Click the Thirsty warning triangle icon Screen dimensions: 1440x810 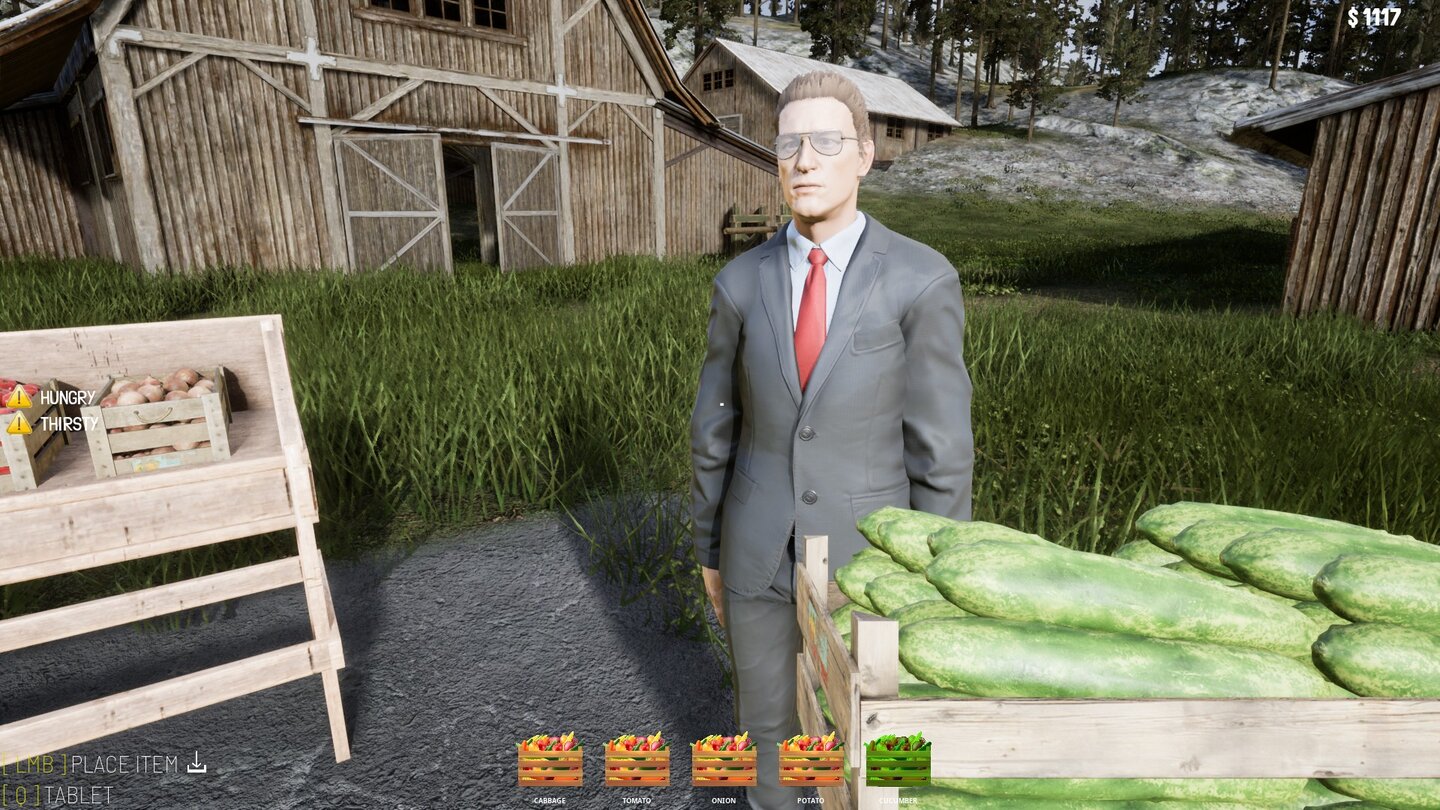(x=21, y=426)
